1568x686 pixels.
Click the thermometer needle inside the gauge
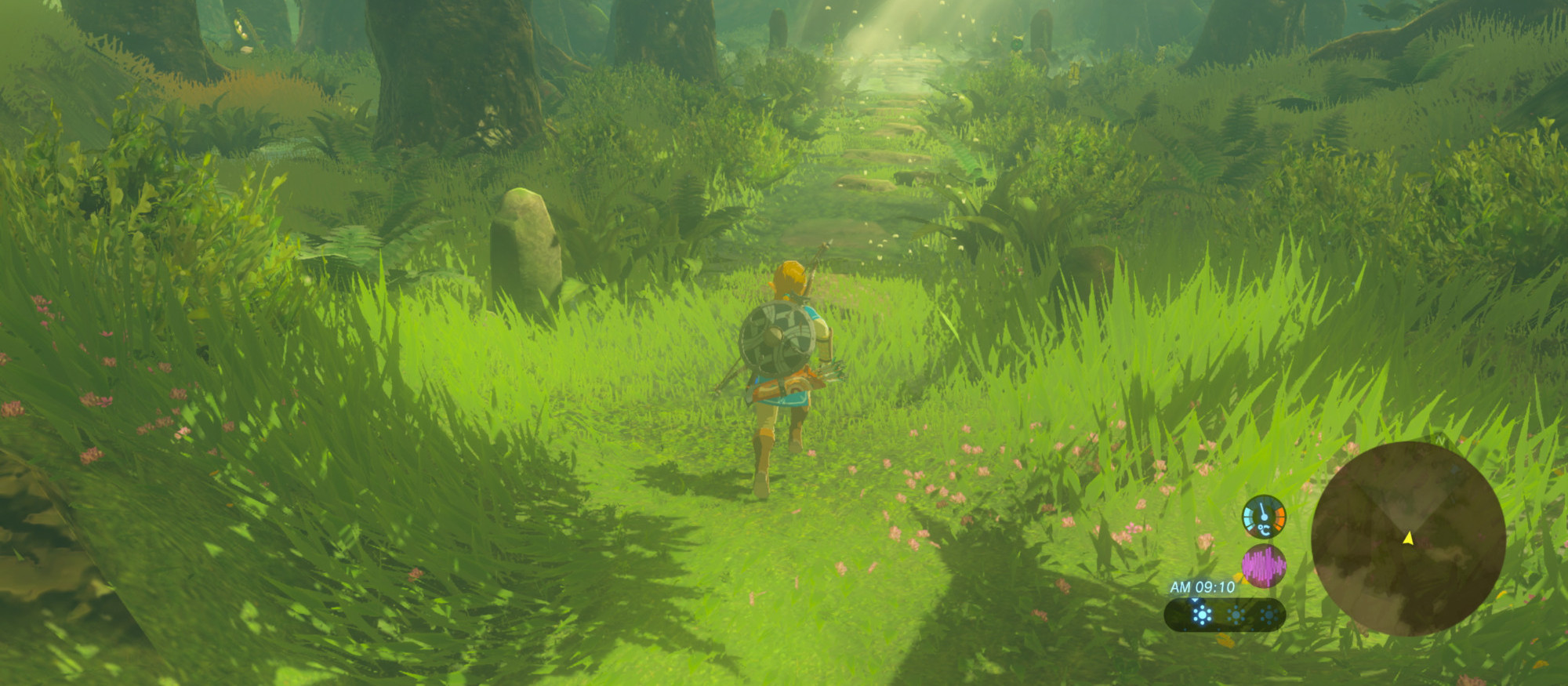(1262, 510)
